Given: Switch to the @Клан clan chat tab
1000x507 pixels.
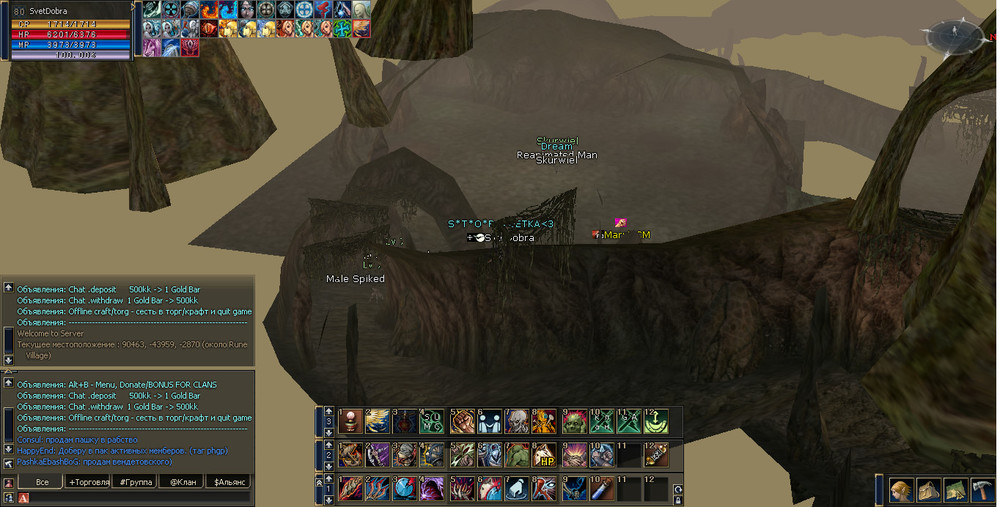Looking at the screenshot, I should (x=184, y=482).
